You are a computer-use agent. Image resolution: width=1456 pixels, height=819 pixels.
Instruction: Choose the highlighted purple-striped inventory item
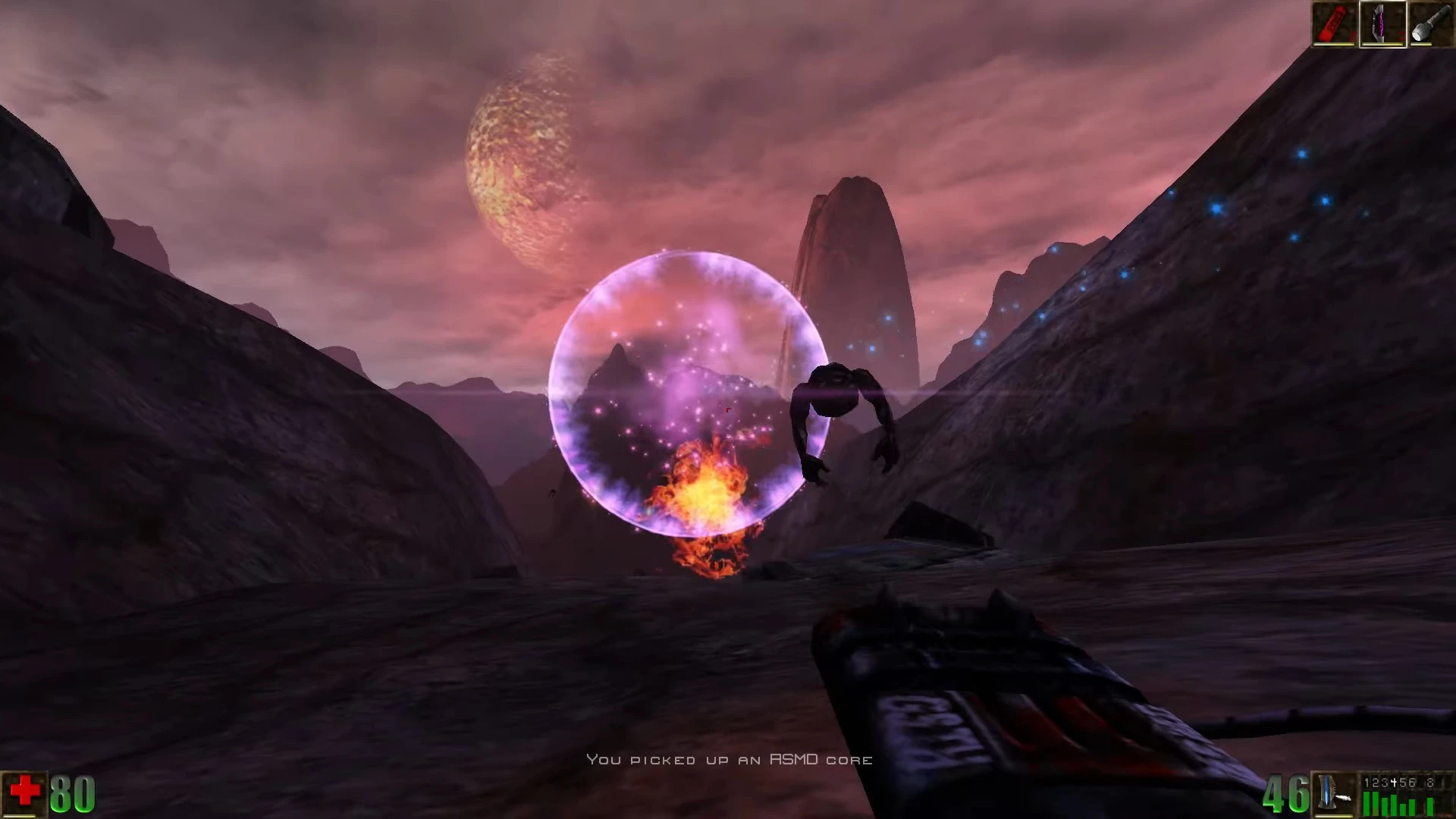pyautogui.click(x=1382, y=24)
